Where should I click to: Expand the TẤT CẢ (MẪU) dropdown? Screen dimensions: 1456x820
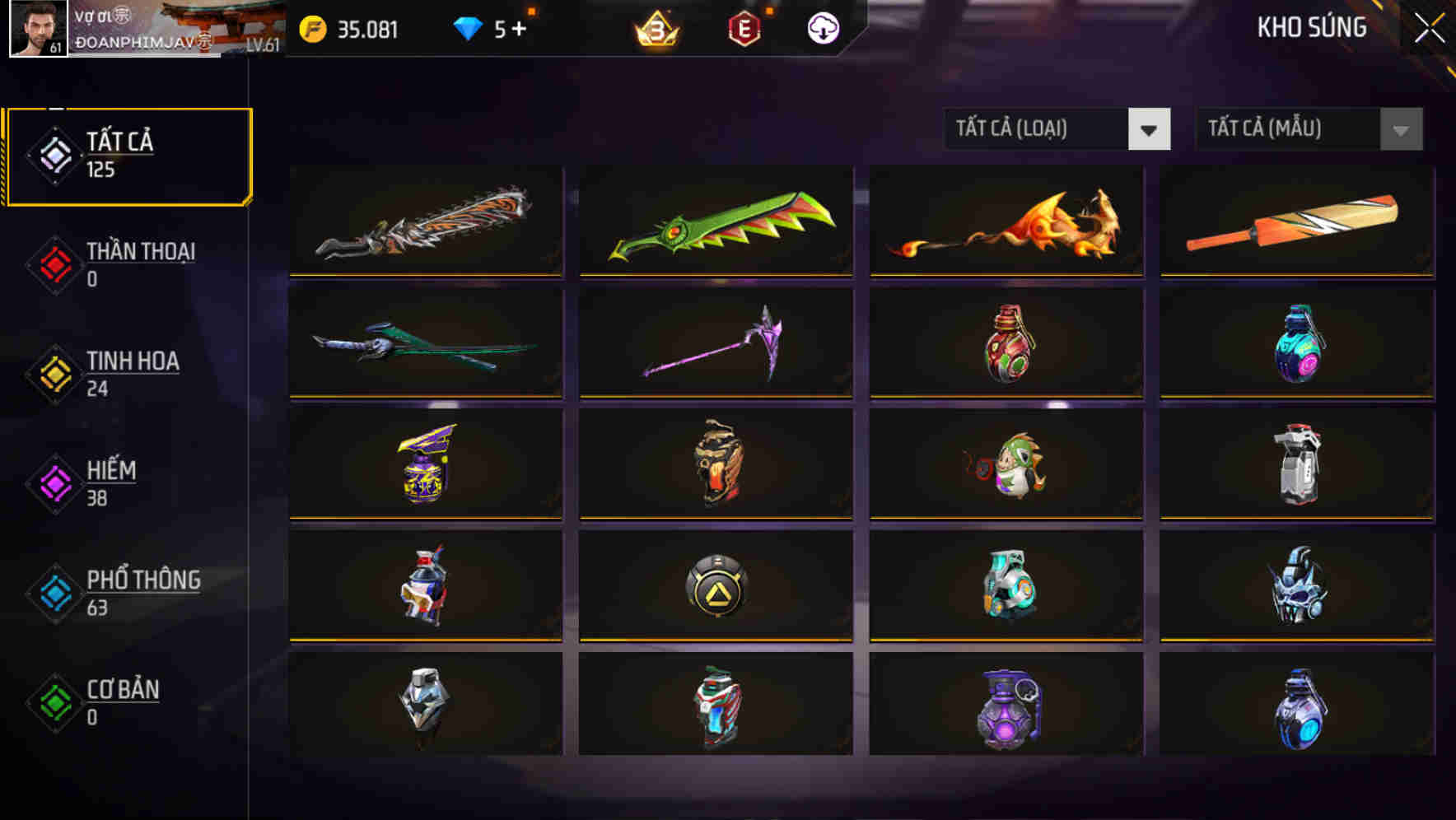pyautogui.click(x=1309, y=128)
